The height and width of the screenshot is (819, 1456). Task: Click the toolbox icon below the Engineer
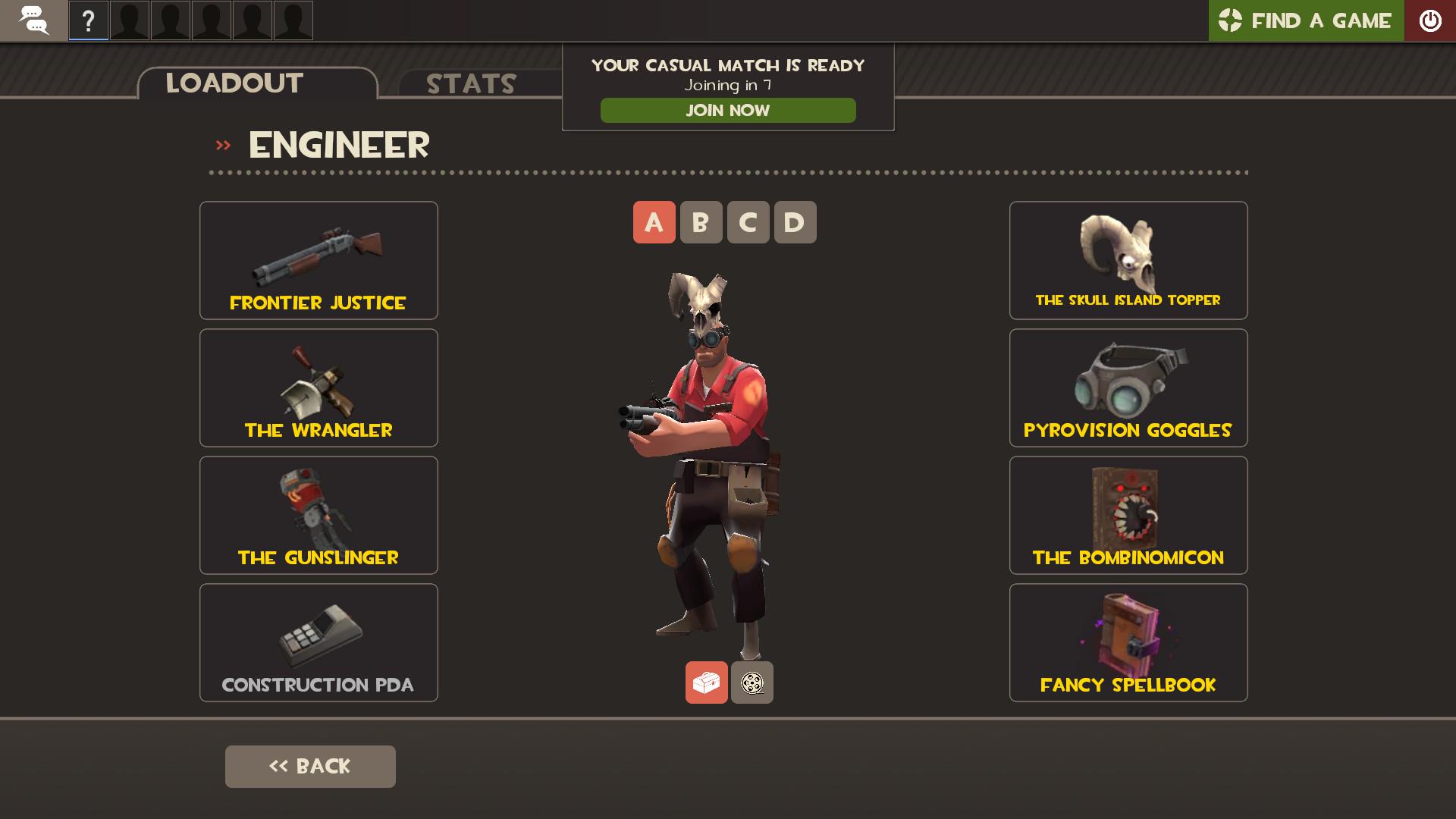click(706, 682)
